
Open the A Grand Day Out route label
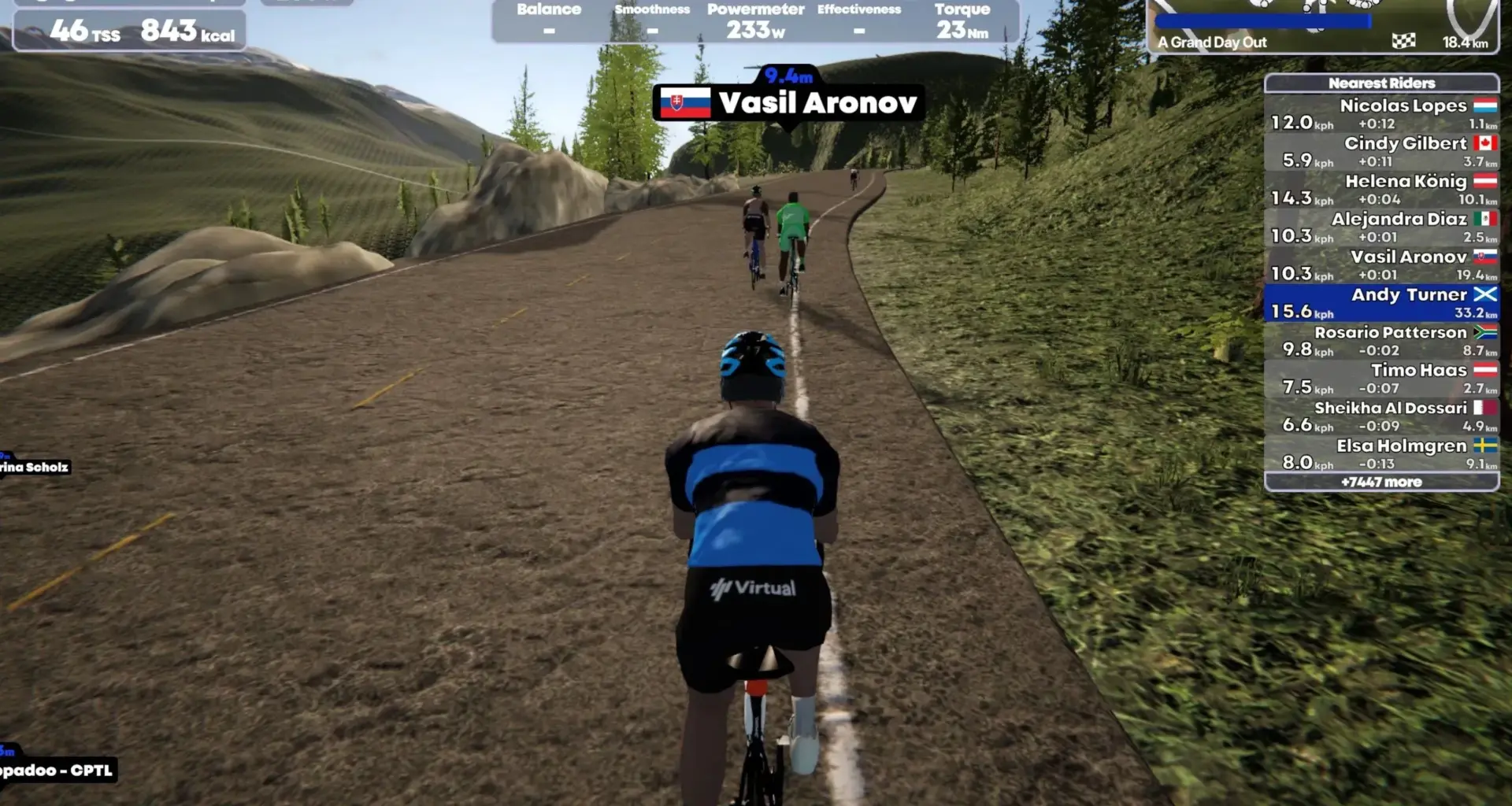(1211, 43)
